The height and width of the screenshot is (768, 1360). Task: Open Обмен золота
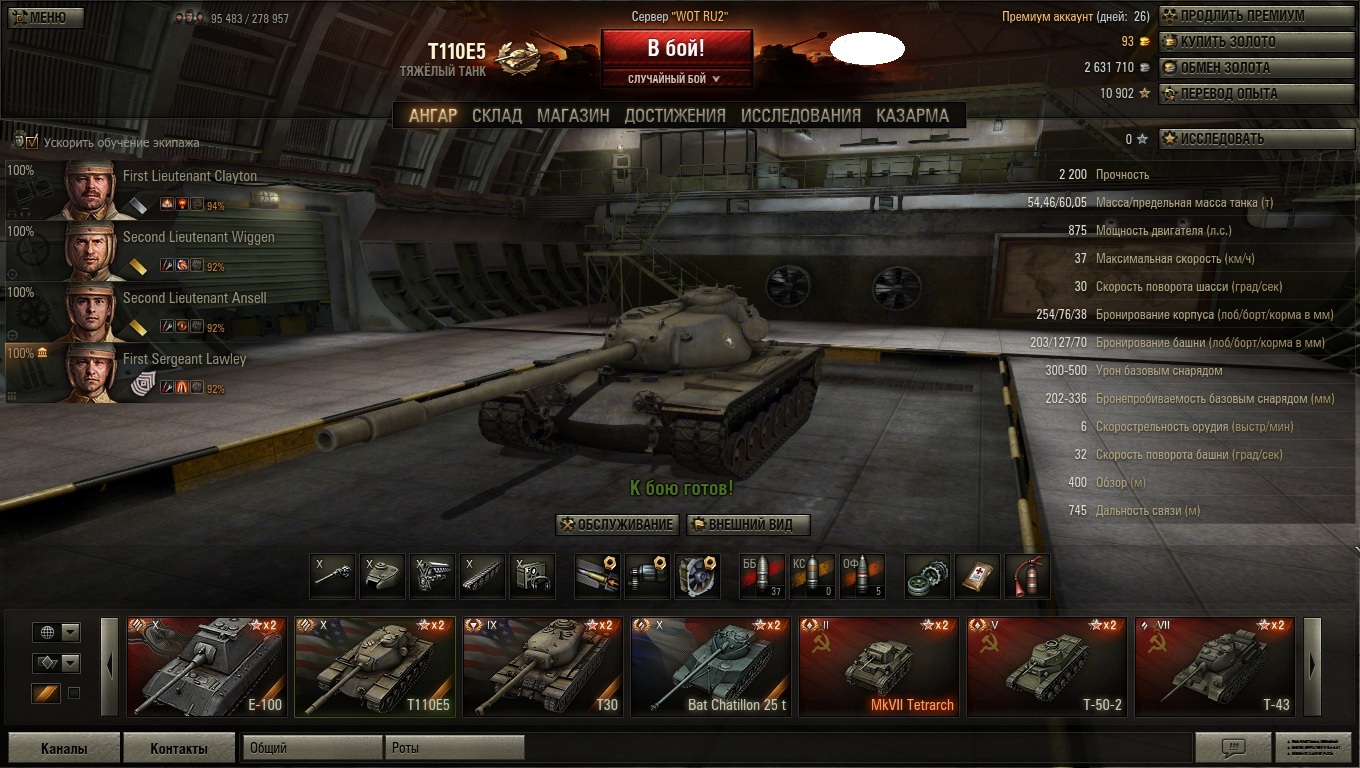click(x=1256, y=68)
